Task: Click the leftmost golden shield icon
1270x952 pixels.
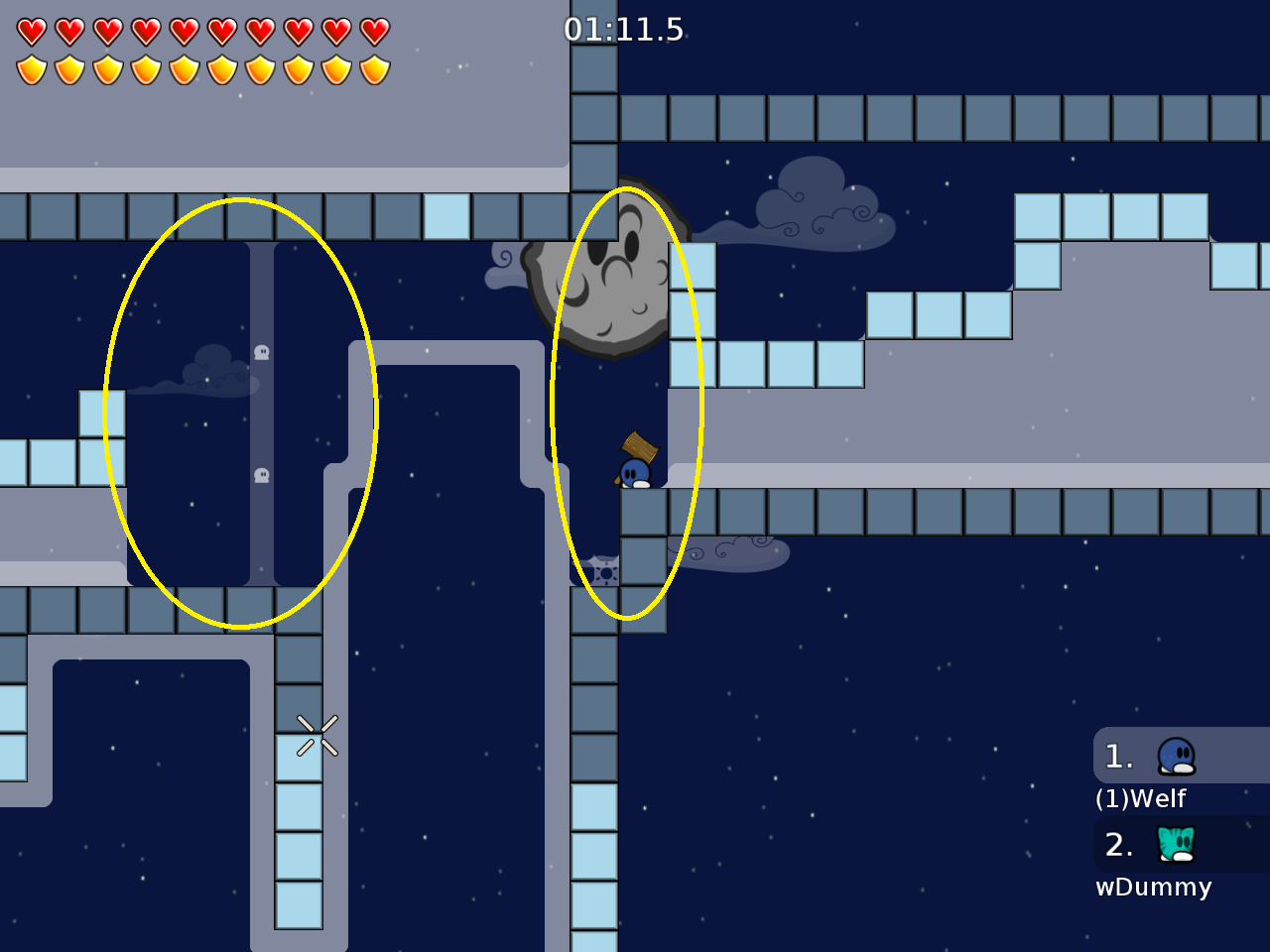Action: (x=33, y=67)
